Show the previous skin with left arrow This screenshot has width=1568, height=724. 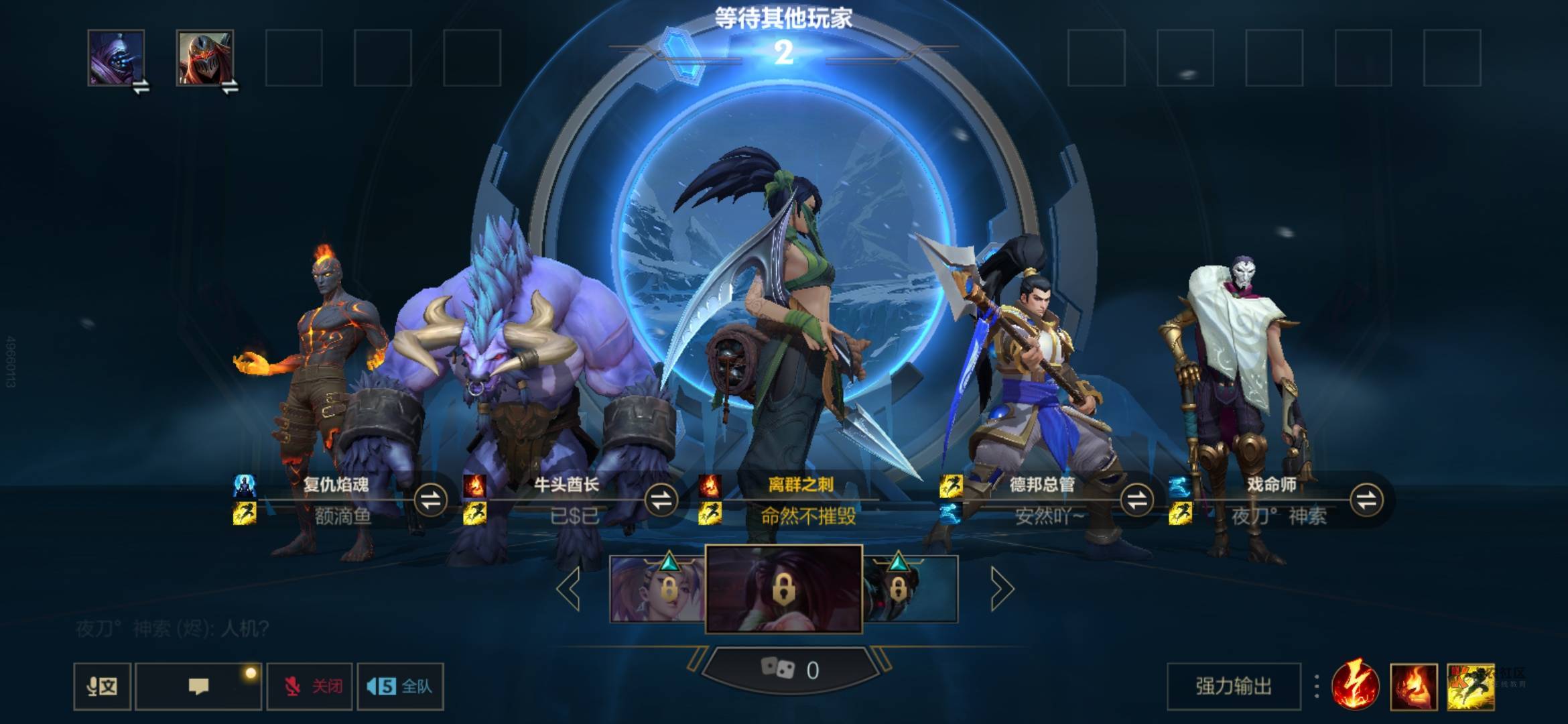[569, 589]
